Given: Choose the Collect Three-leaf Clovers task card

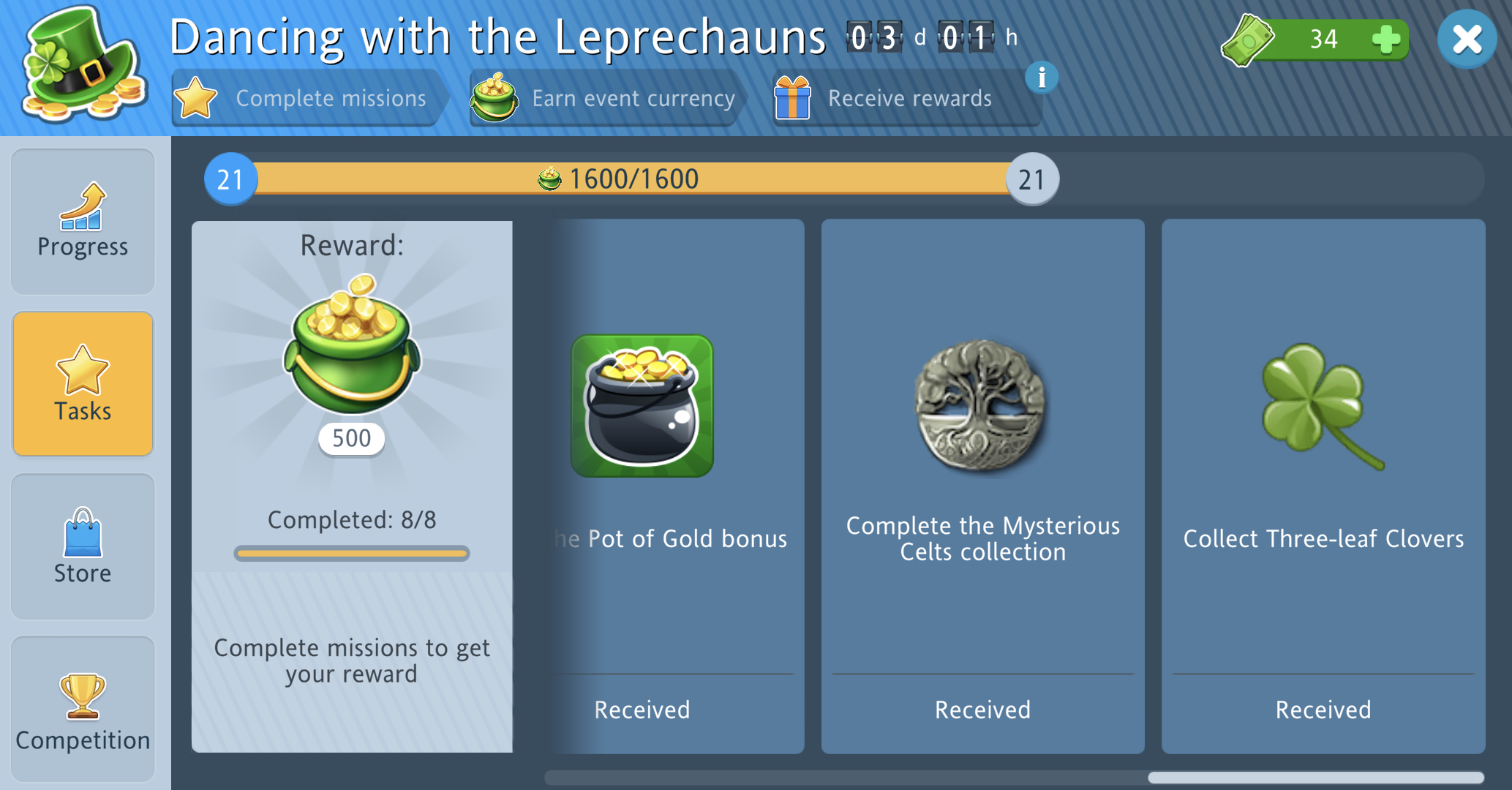Looking at the screenshot, I should [1323, 486].
